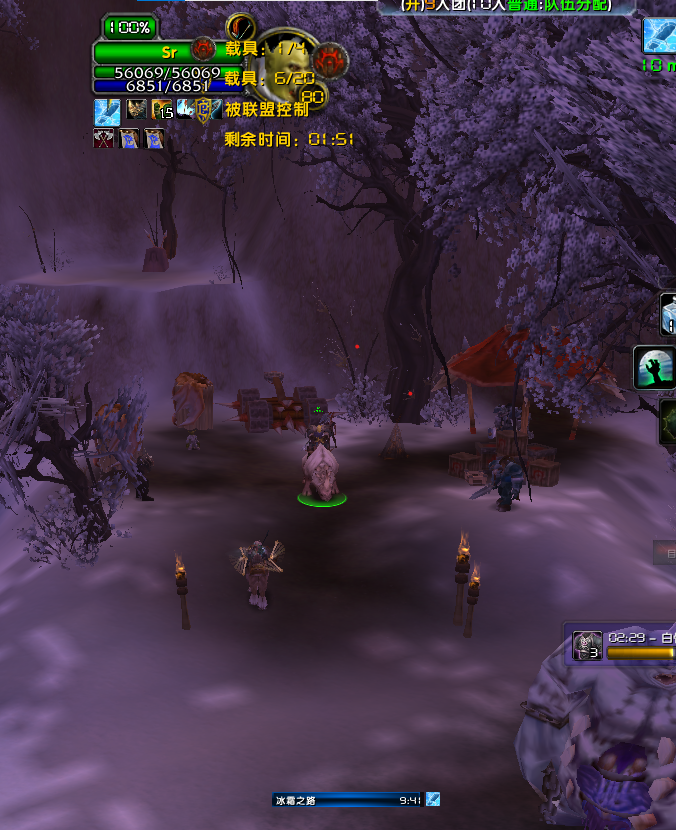Image resolution: width=676 pixels, height=830 pixels.
Task: Use the ice cube item icon
Action: pos(668,314)
